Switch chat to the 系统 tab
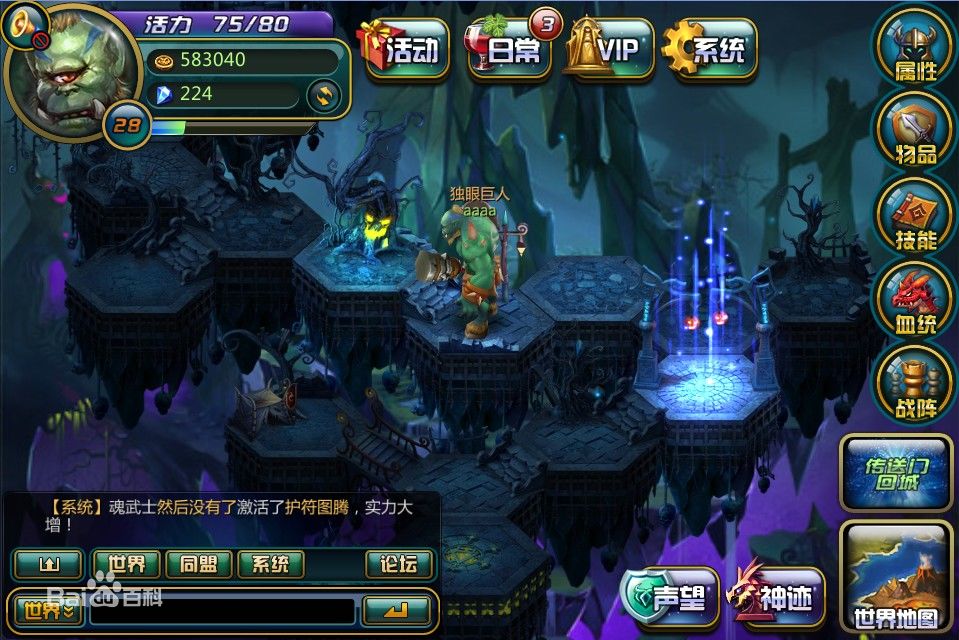Image resolution: width=959 pixels, height=640 pixels. (270, 564)
